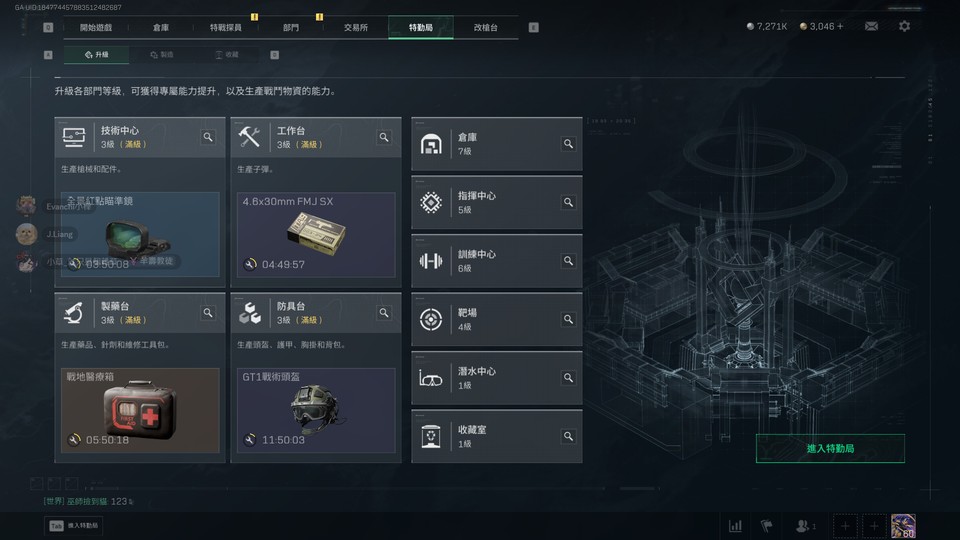The width and height of the screenshot is (960, 540).
Task: Select the 戰地醫療箱 production item
Action: [140, 410]
